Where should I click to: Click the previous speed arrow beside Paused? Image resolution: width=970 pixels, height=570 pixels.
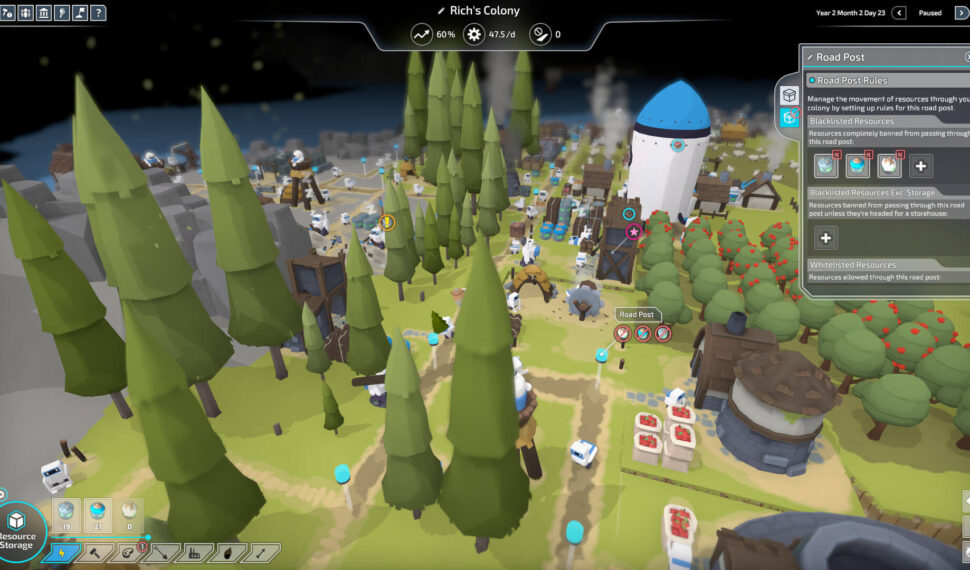899,12
